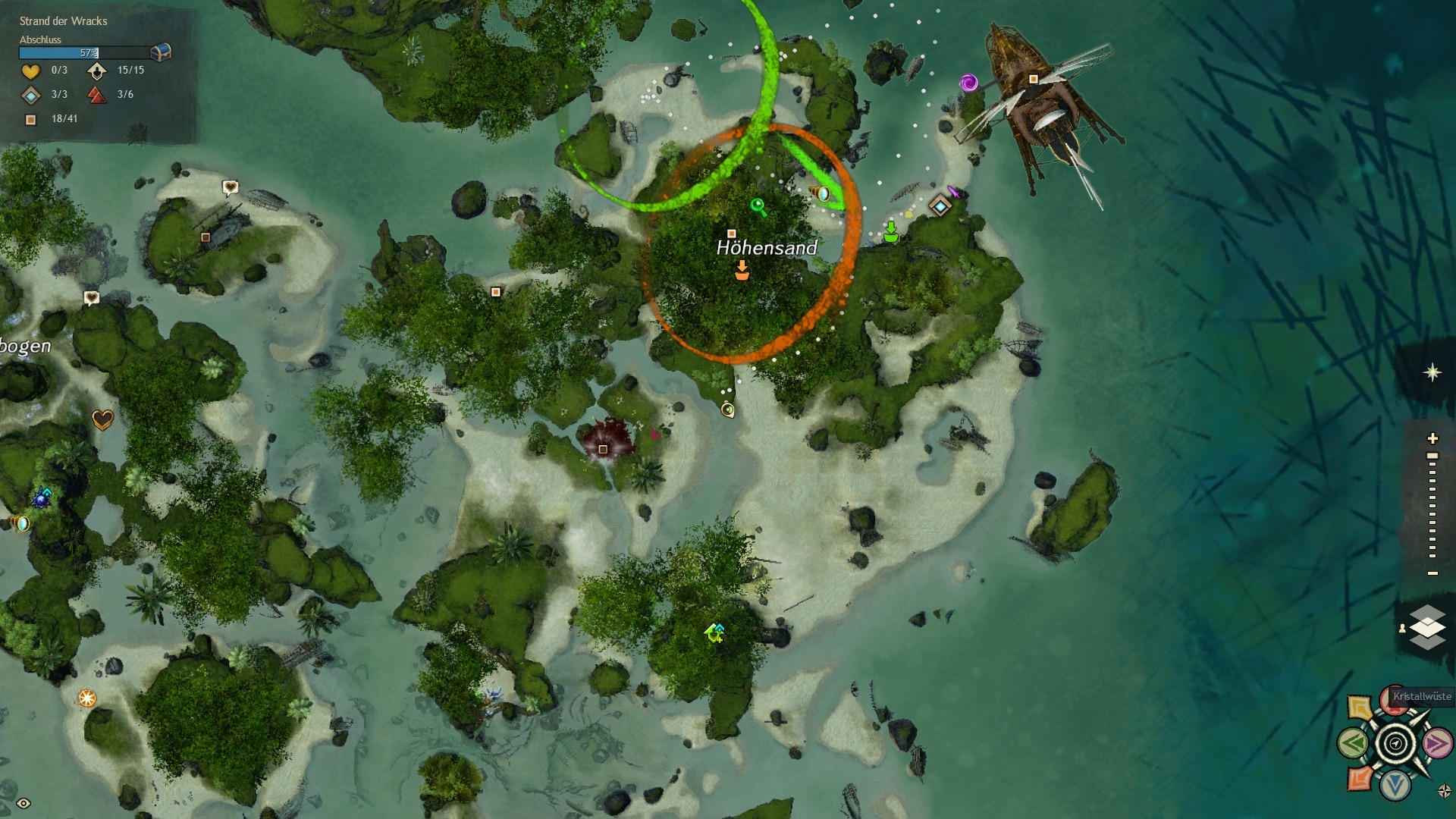Screen dimensions: 1456x819
Task: Select the green left-arrow compass button
Action: (1354, 743)
